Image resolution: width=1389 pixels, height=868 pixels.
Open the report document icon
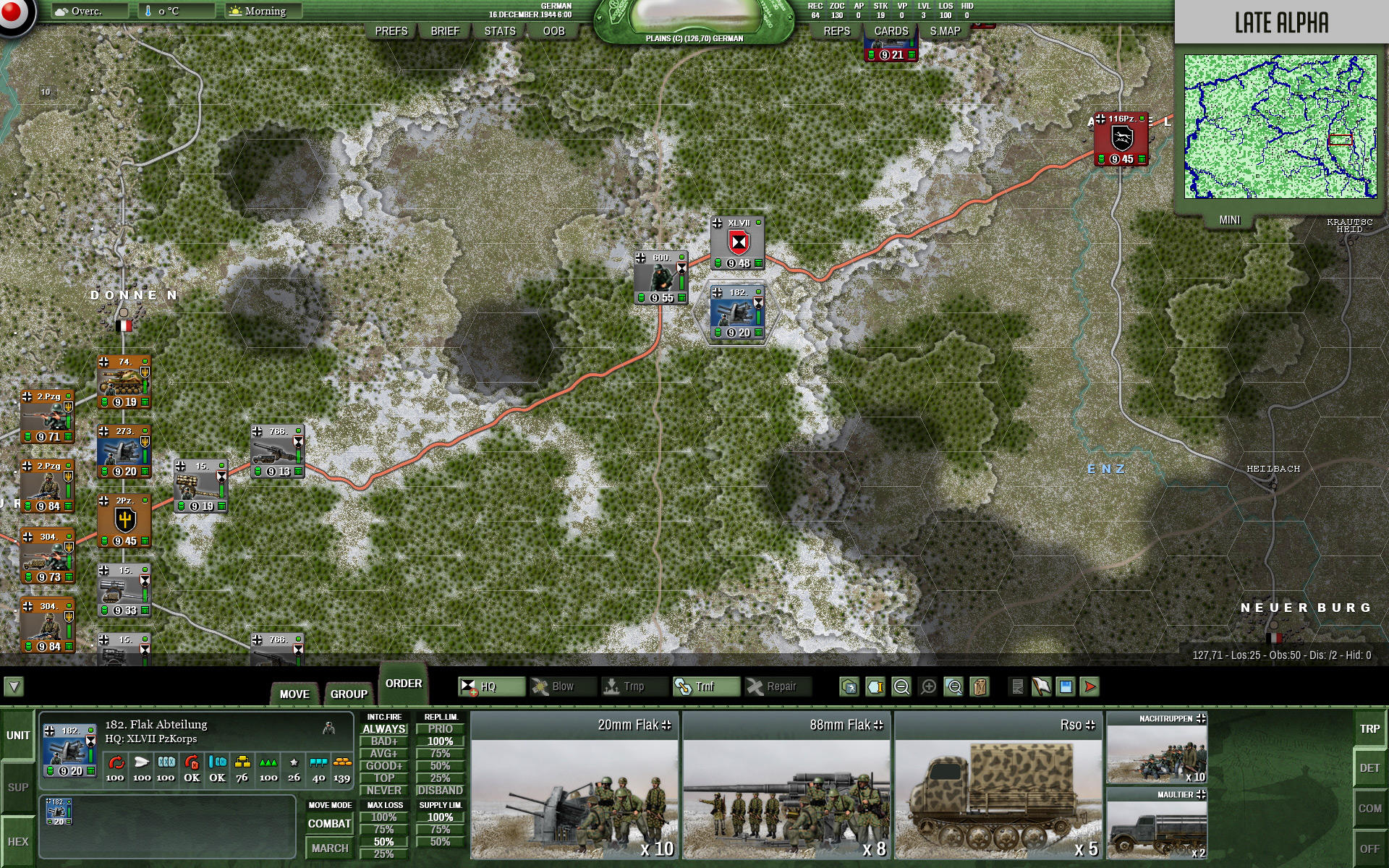click(x=1018, y=686)
